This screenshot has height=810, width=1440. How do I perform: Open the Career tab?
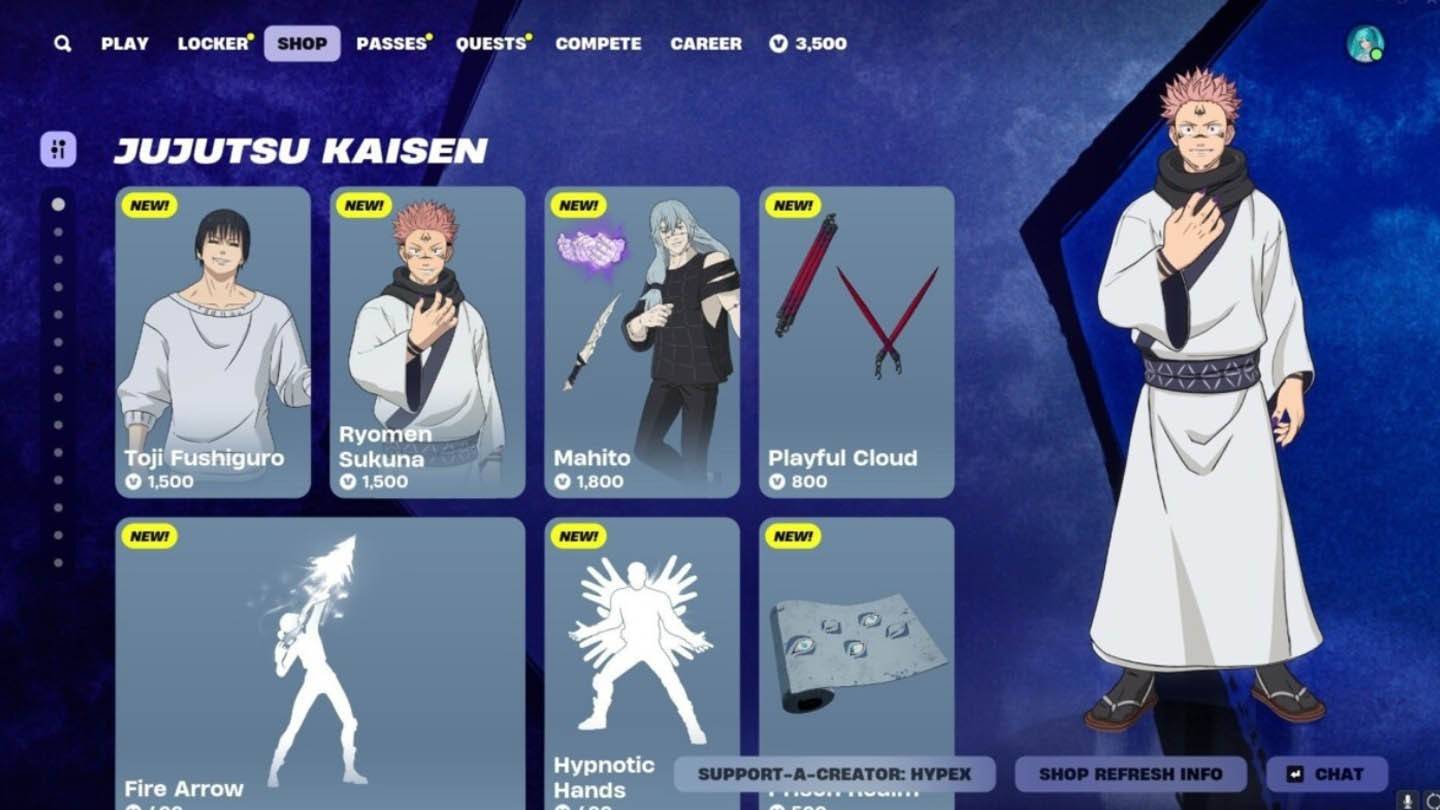[x=707, y=43]
